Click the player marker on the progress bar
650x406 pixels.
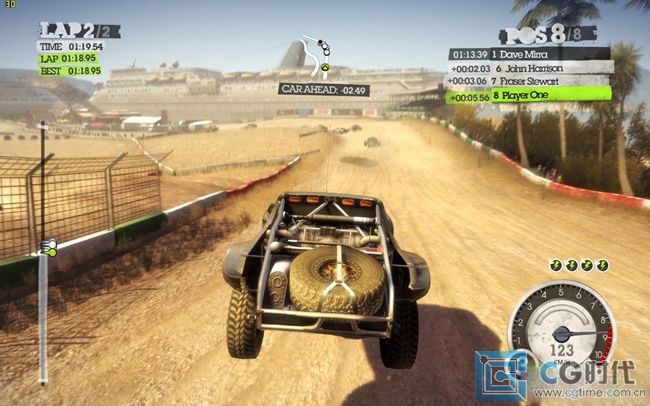[46, 246]
